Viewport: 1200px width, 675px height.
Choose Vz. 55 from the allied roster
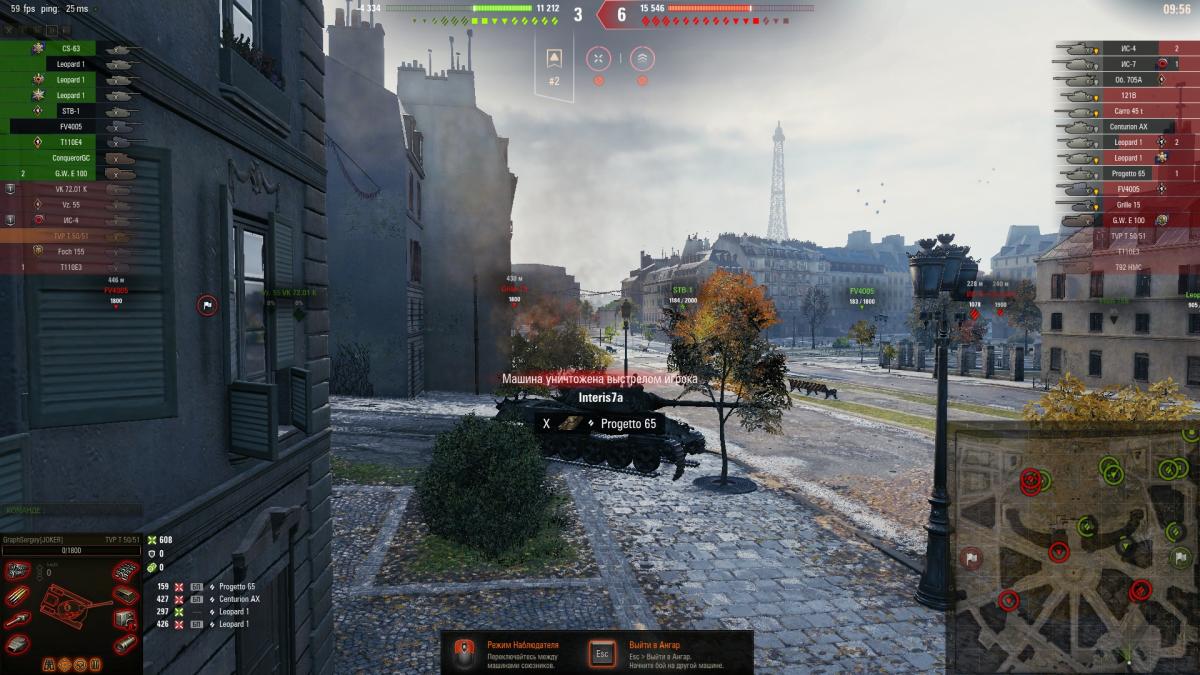tap(72, 204)
